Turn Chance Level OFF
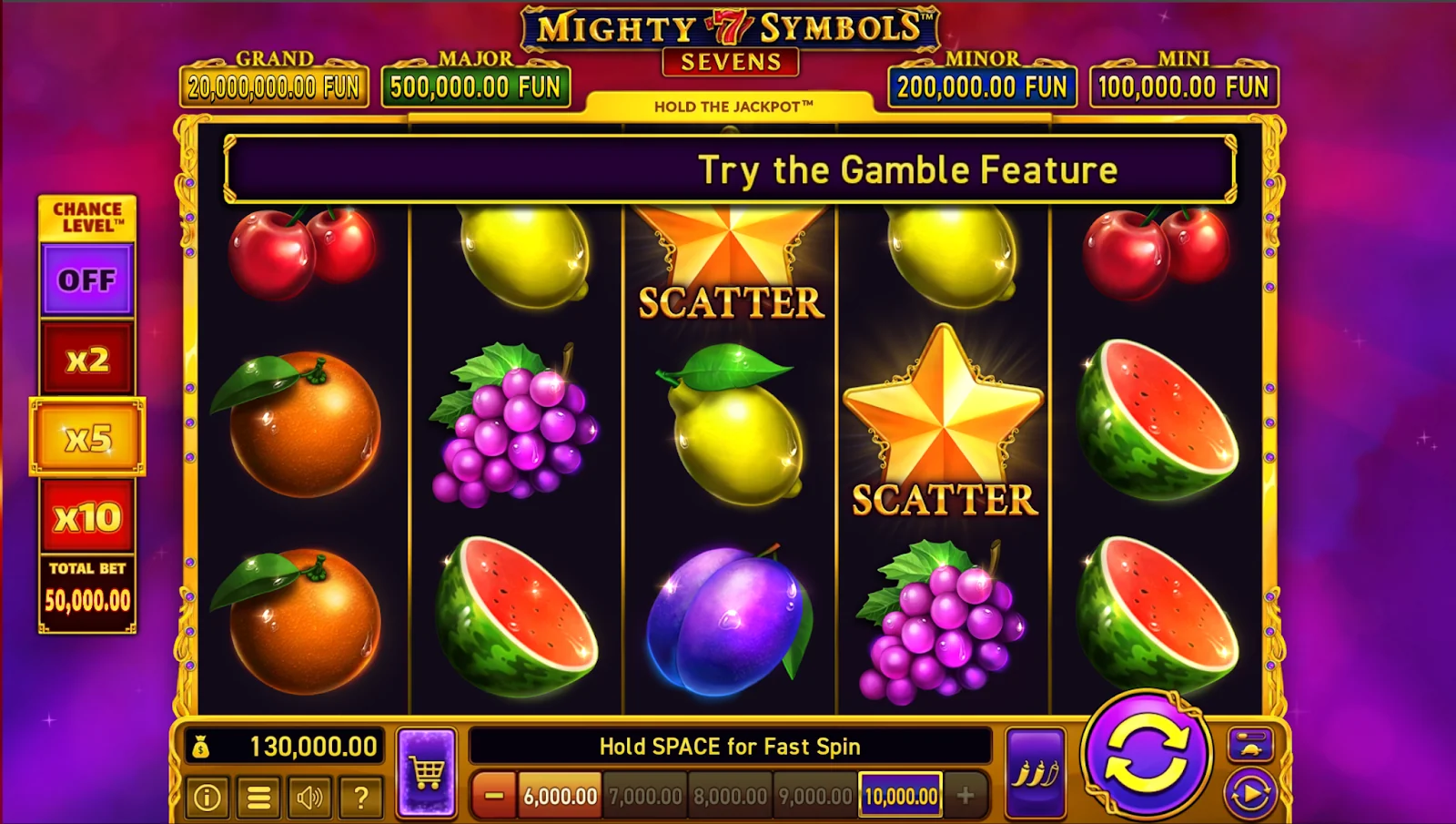 pyautogui.click(x=87, y=280)
